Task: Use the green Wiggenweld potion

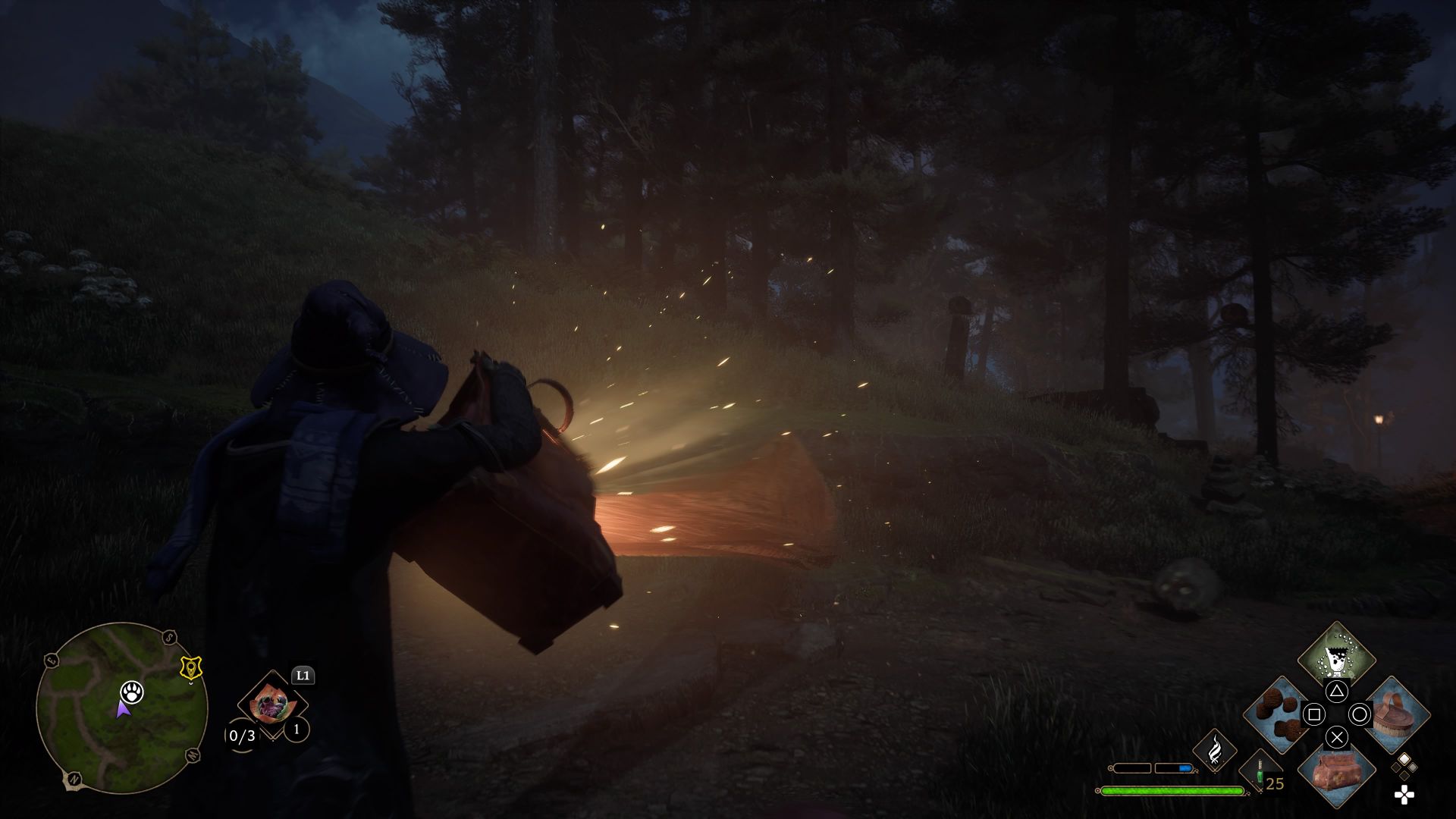Action: tap(1260, 773)
